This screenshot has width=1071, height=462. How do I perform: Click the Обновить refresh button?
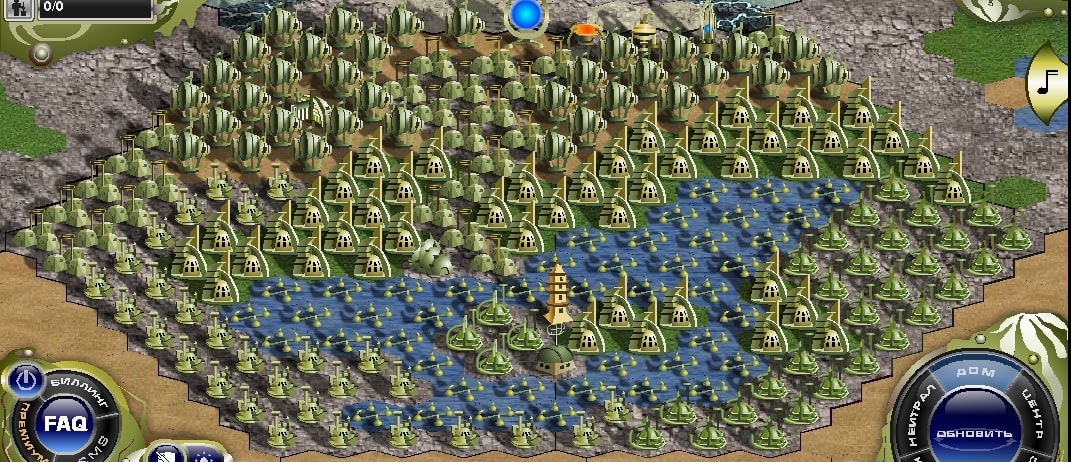coord(973,434)
